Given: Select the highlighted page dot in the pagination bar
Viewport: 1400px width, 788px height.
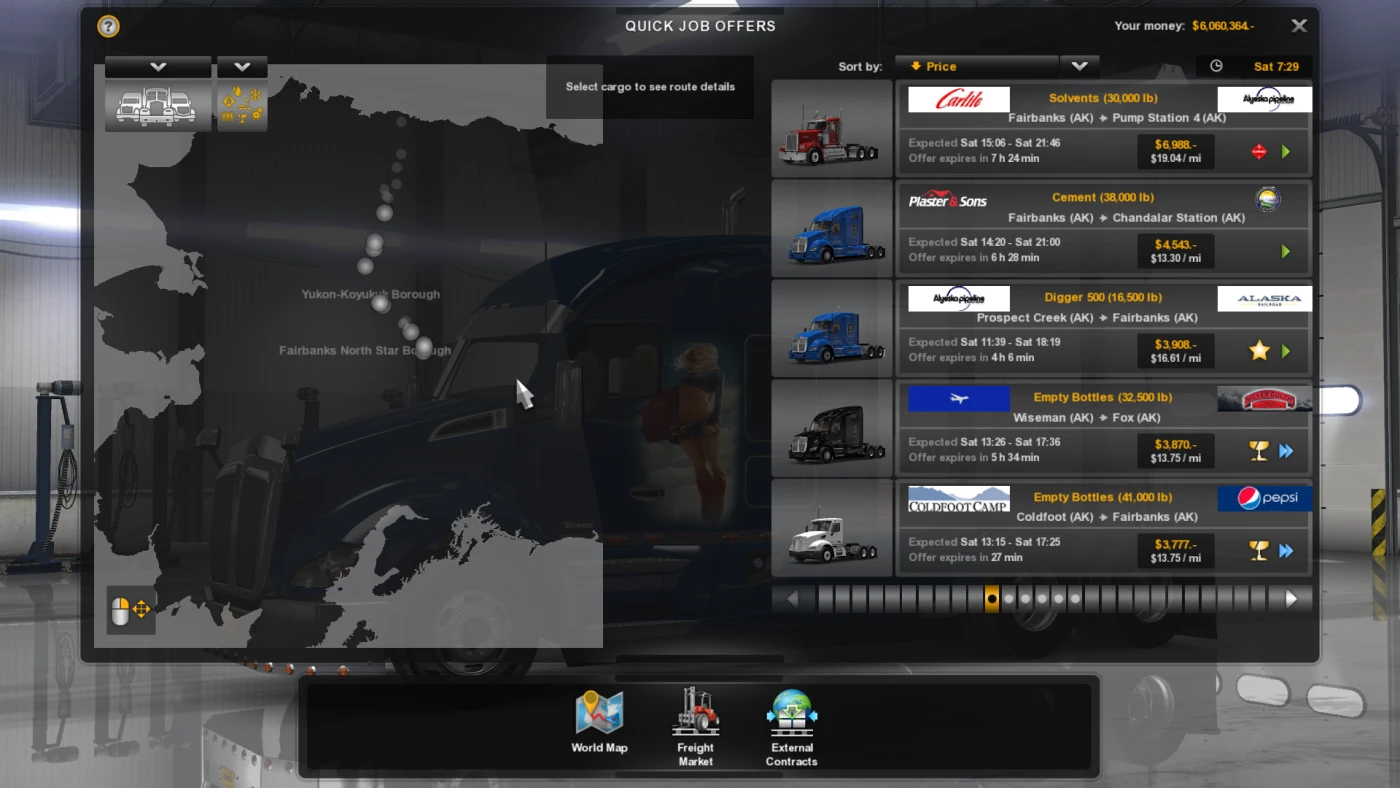Looking at the screenshot, I should tap(991, 598).
